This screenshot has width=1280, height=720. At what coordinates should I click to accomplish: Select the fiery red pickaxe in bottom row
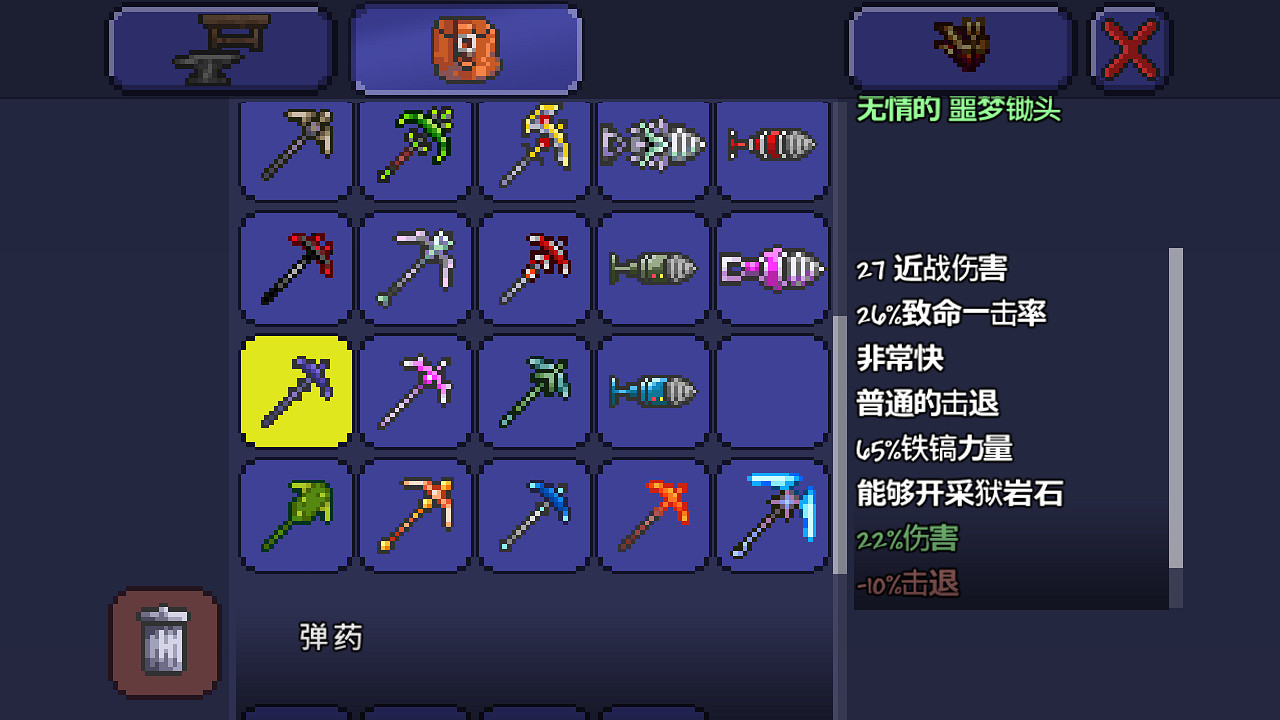653,515
